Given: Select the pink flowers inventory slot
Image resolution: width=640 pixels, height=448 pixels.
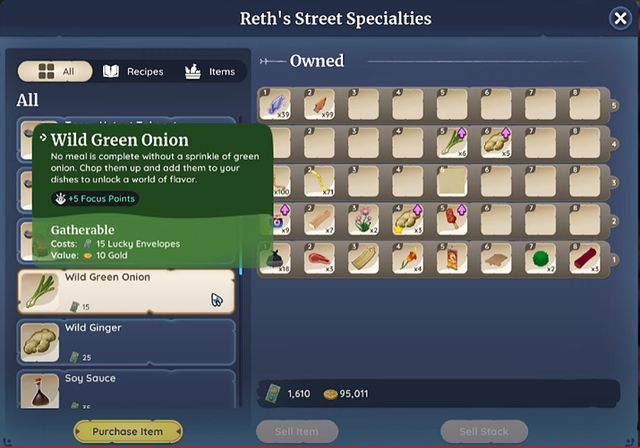Looking at the screenshot, I should pyautogui.click(x=364, y=219).
